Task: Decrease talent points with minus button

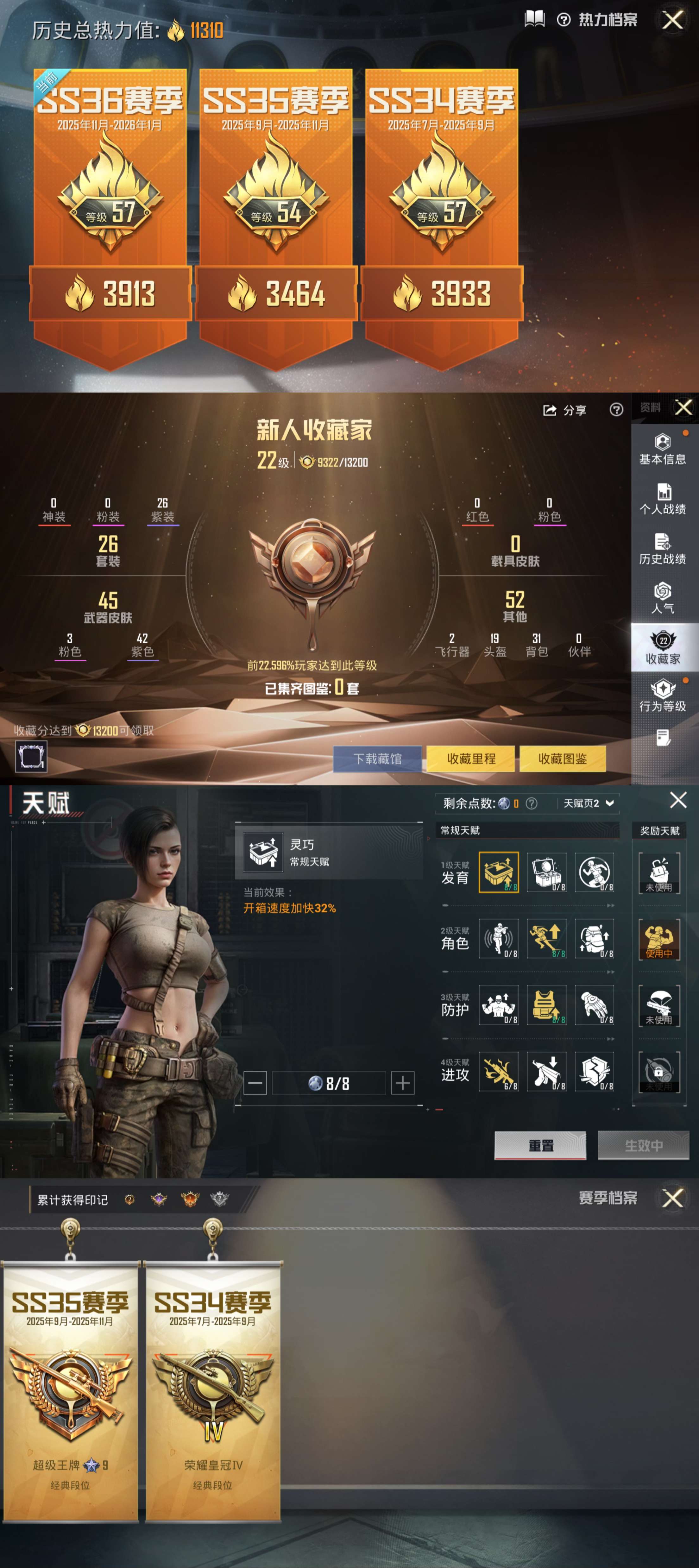Action: coord(255,1083)
